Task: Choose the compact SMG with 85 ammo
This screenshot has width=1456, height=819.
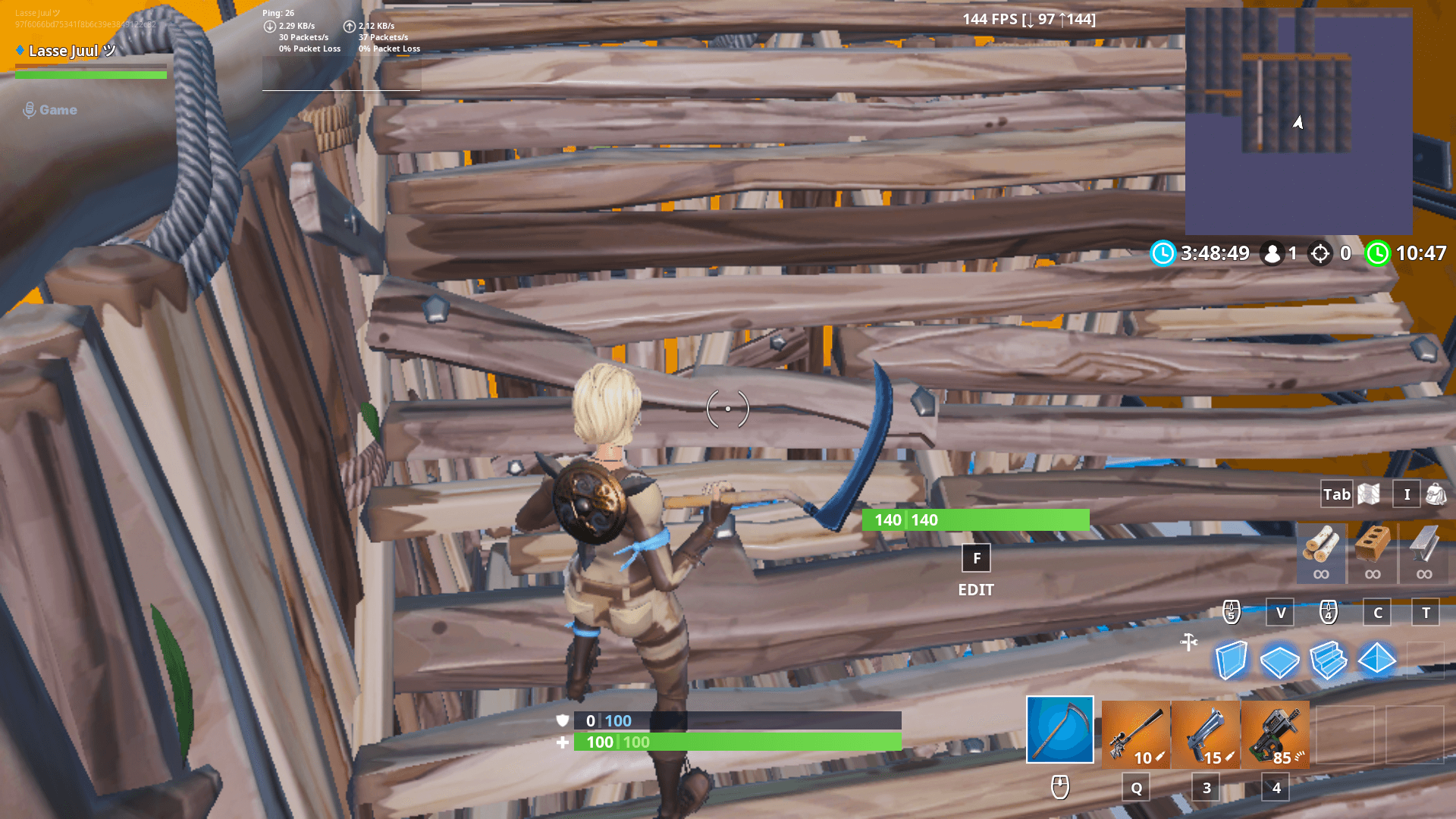Action: [x=1275, y=734]
